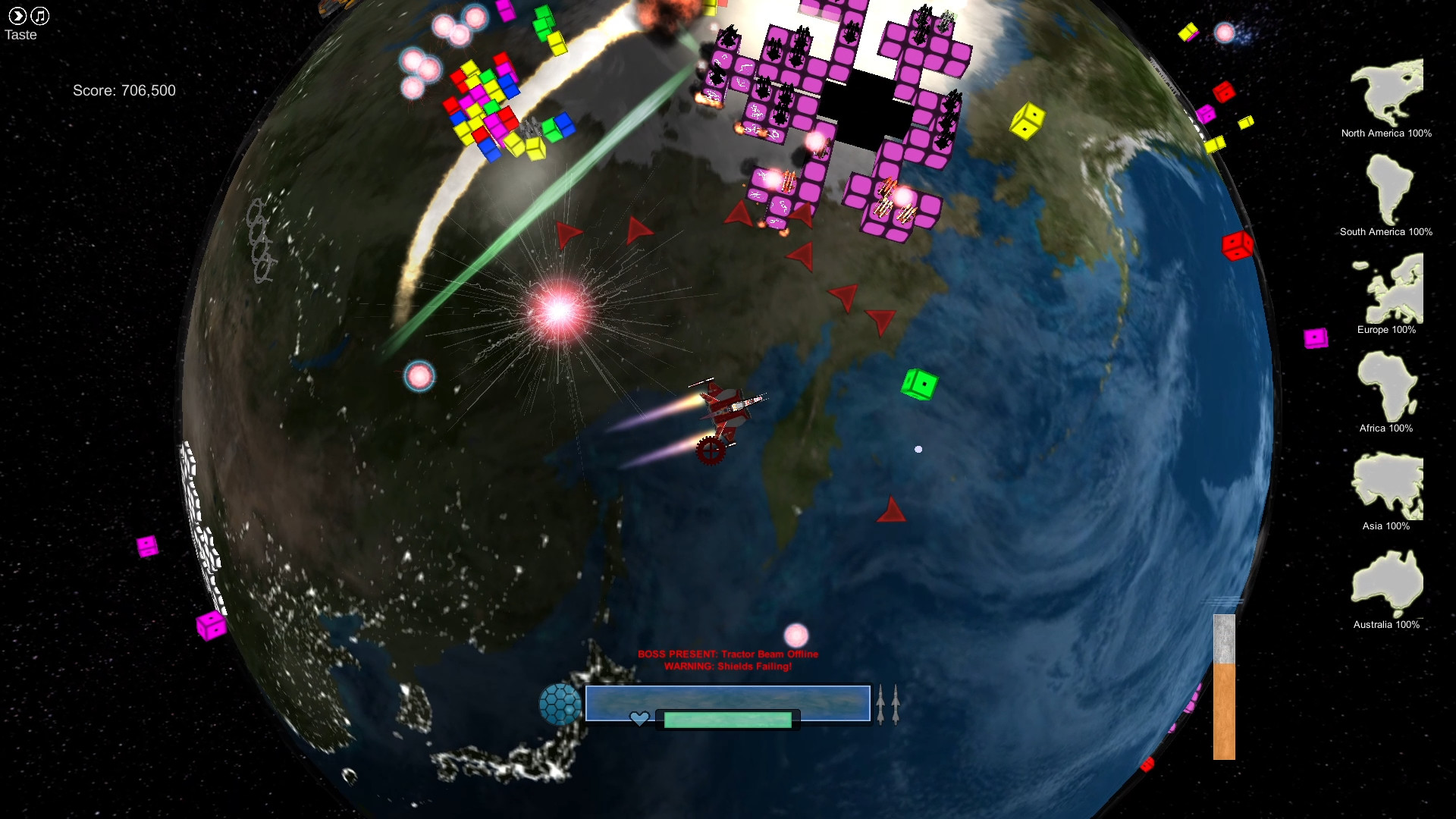Screen dimensions: 1456x819
Task: Click the green health bar at the bottom
Action: point(726,718)
